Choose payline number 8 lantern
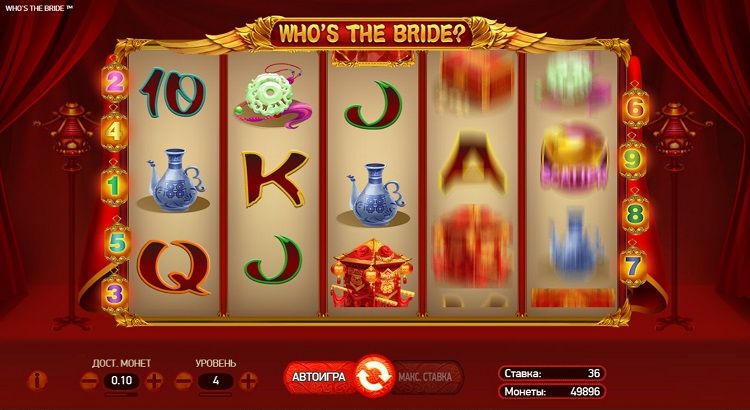This screenshot has height=410, width=750. click(633, 213)
